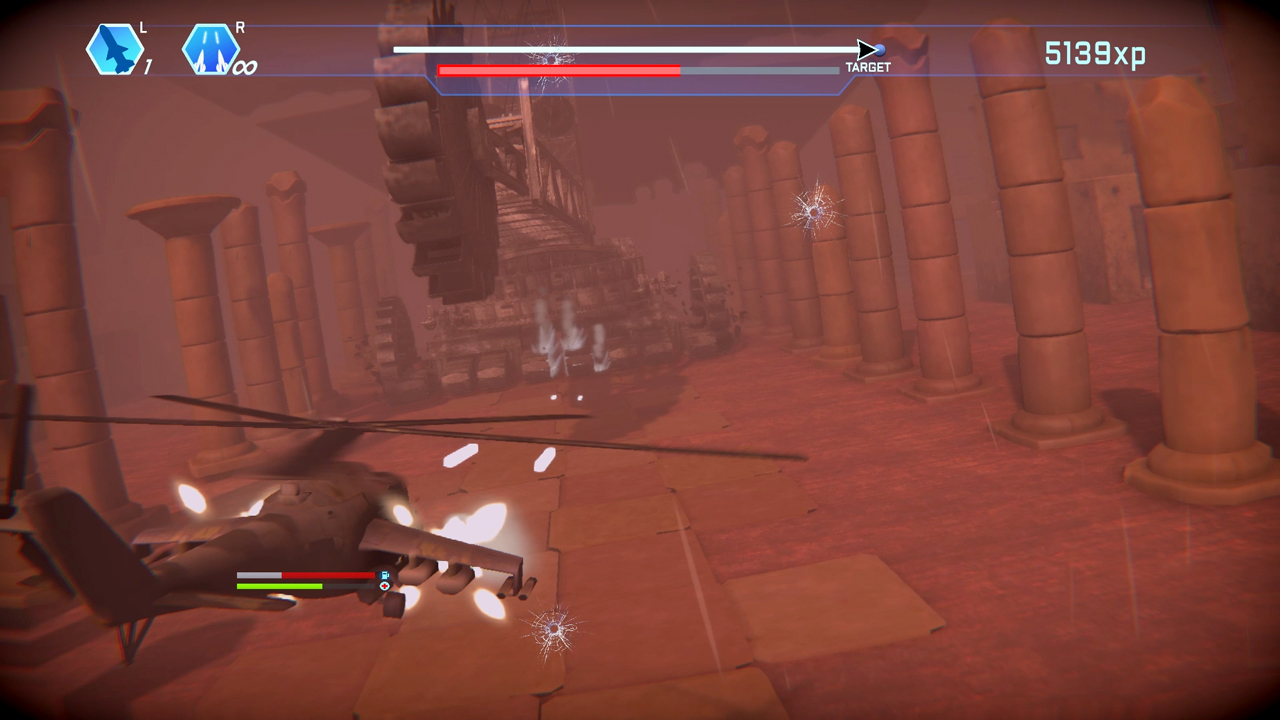Click the red medical cross icon
Viewport: 1280px width, 720px height.
(384, 588)
